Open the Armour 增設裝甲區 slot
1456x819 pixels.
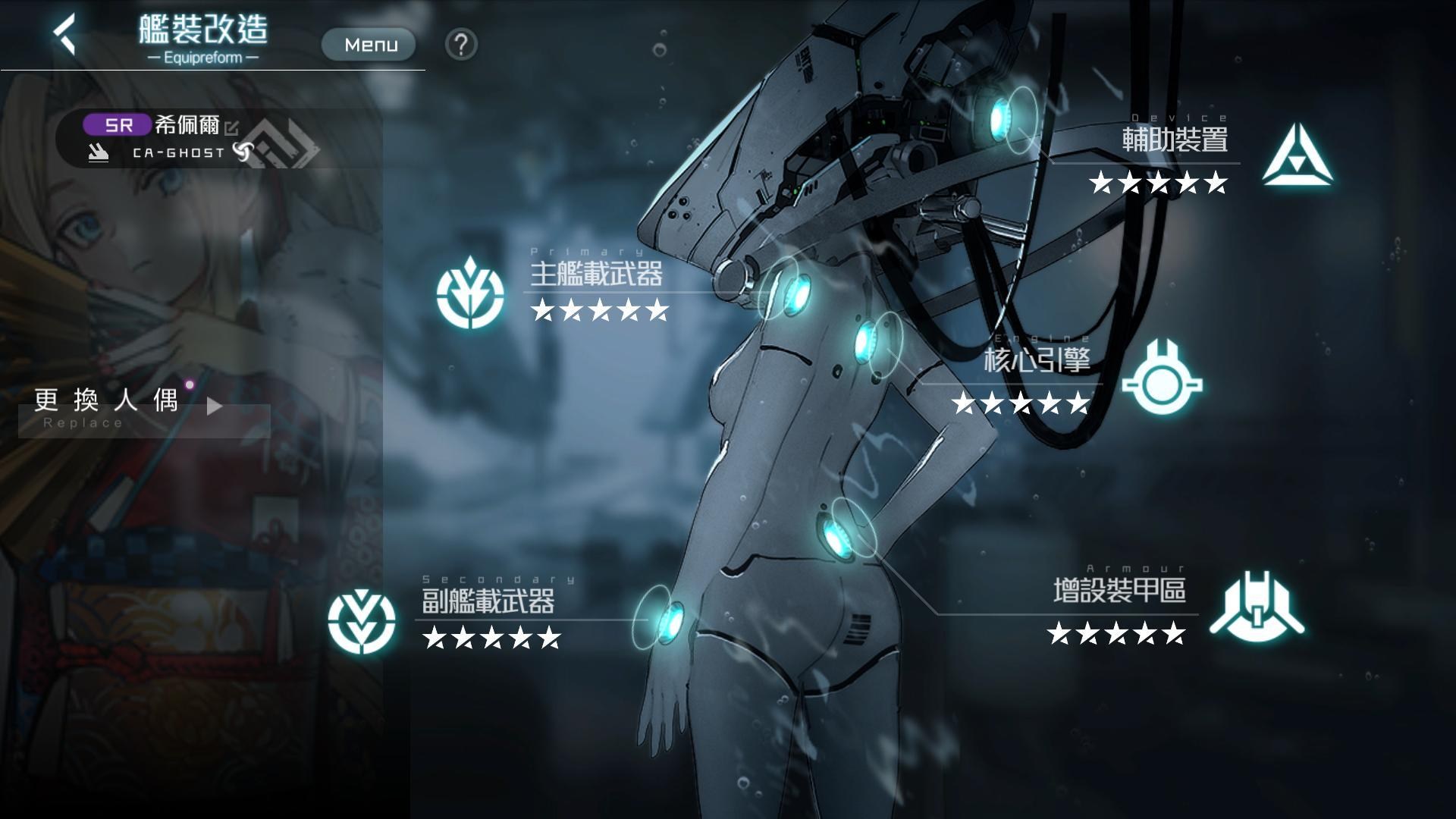[1257, 607]
